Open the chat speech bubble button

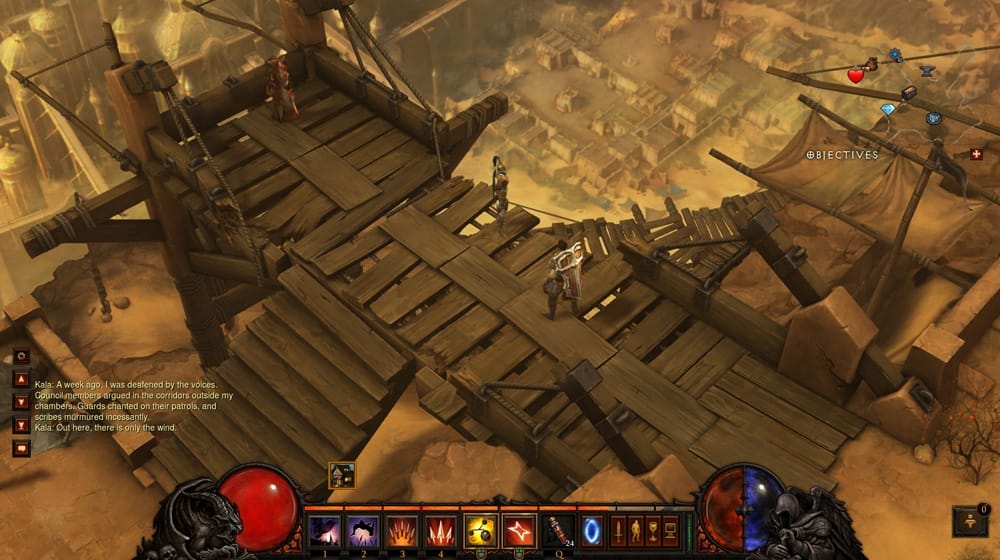click(x=20, y=448)
